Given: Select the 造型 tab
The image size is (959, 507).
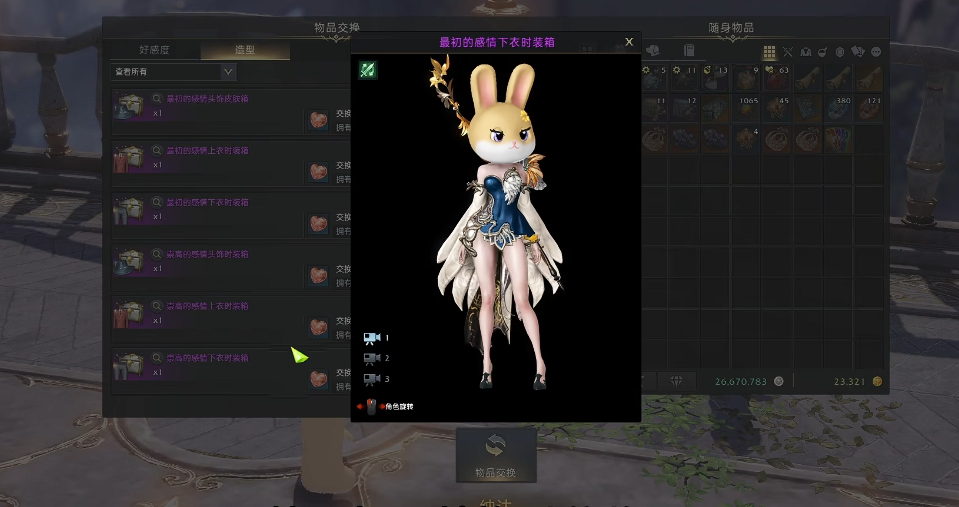Looking at the screenshot, I should click(x=245, y=50).
